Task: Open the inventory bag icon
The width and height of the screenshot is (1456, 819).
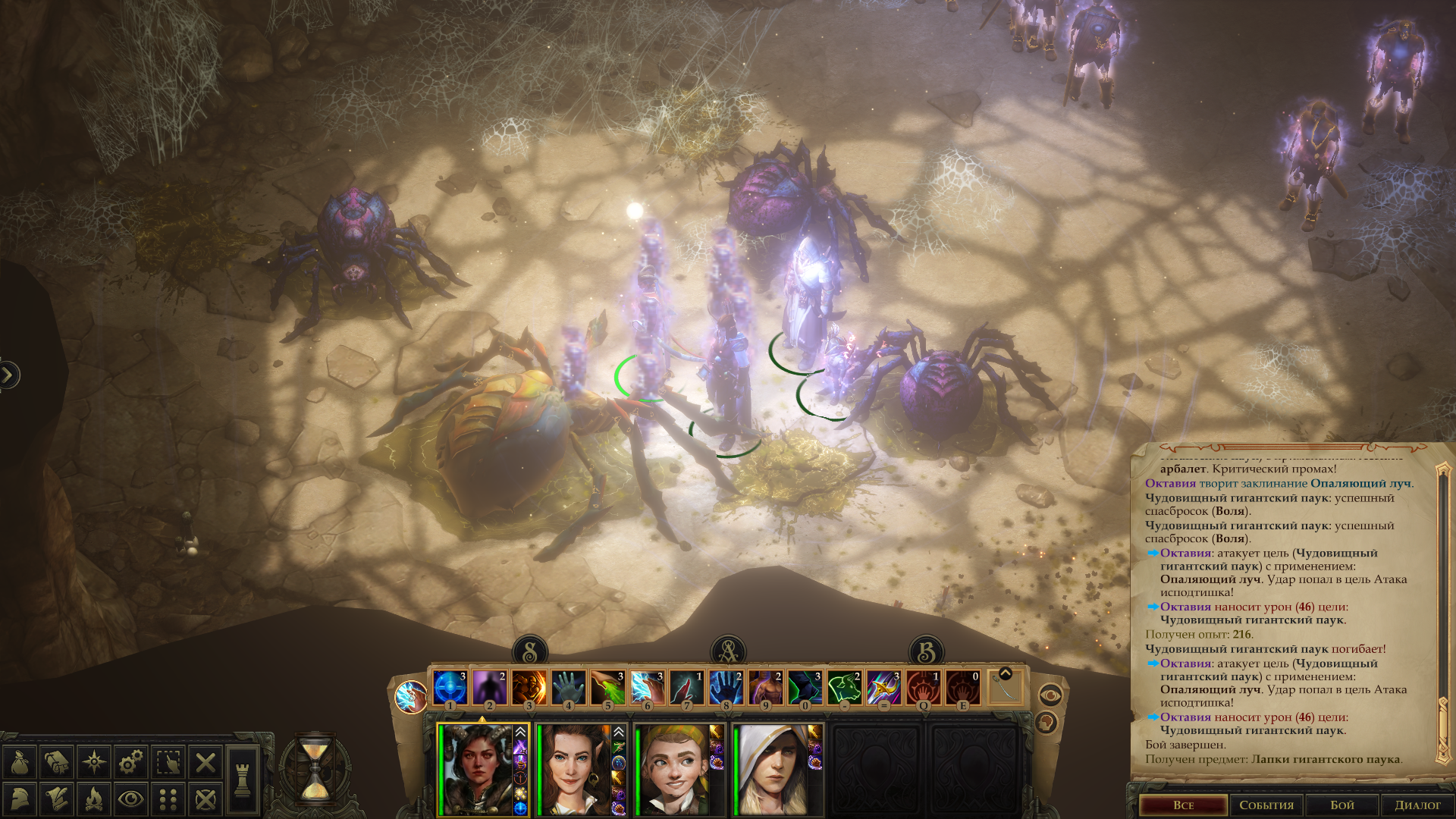Action: pyautogui.click(x=20, y=762)
